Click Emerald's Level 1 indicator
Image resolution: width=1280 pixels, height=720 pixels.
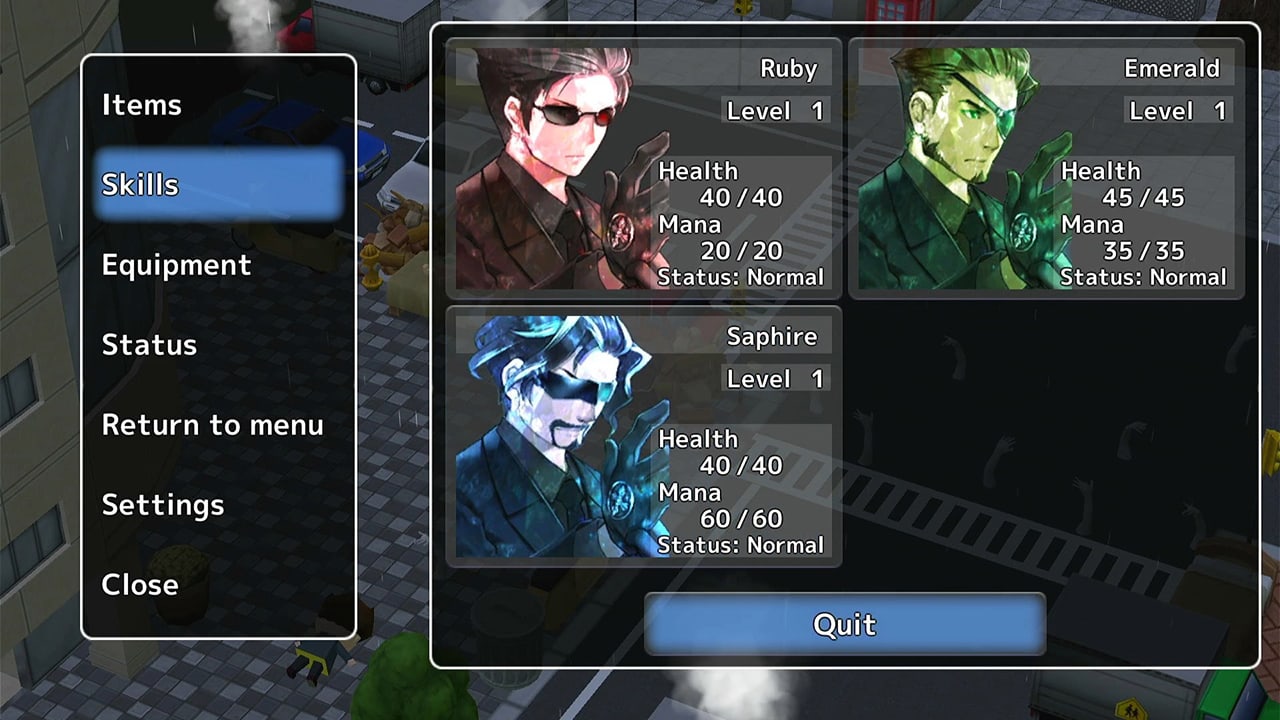(1175, 110)
